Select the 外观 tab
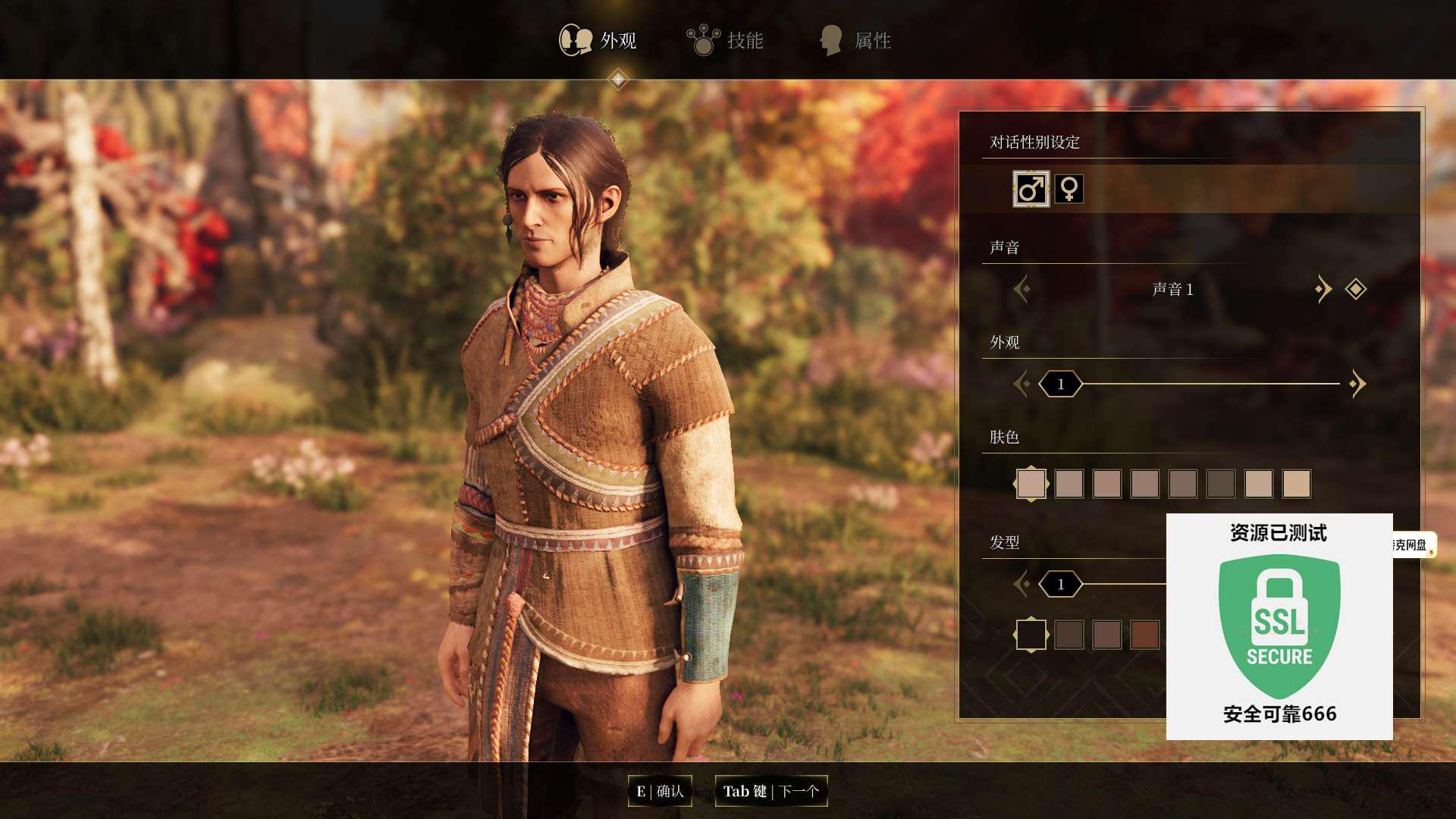This screenshot has height=819, width=1456. (598, 40)
